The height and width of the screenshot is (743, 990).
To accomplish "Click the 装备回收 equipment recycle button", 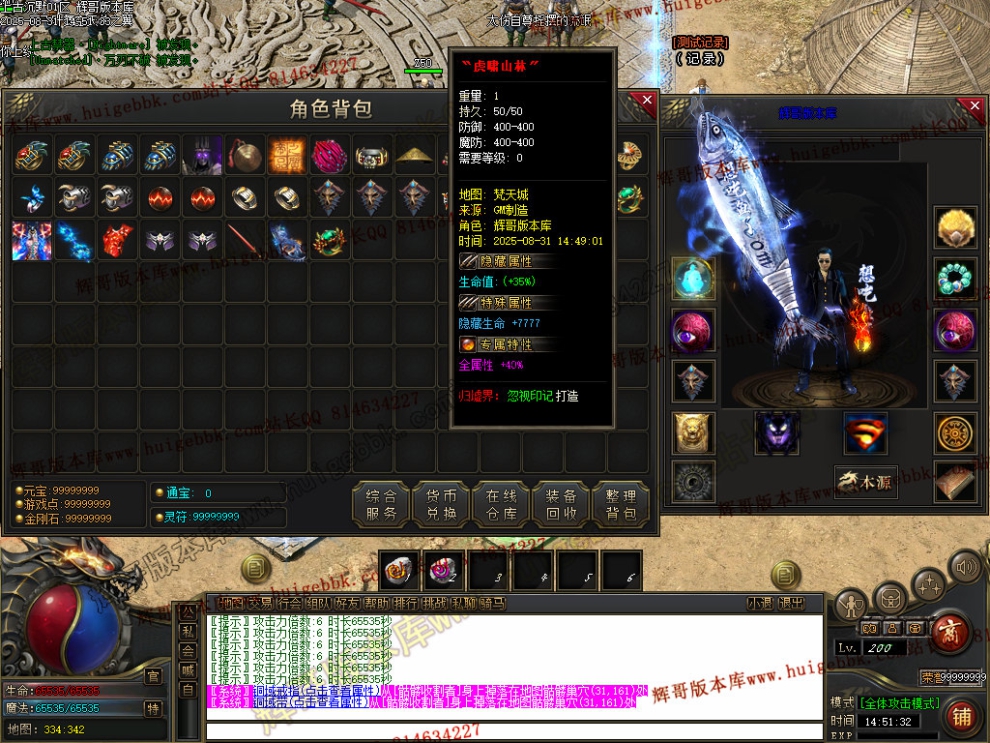I will 561,505.
